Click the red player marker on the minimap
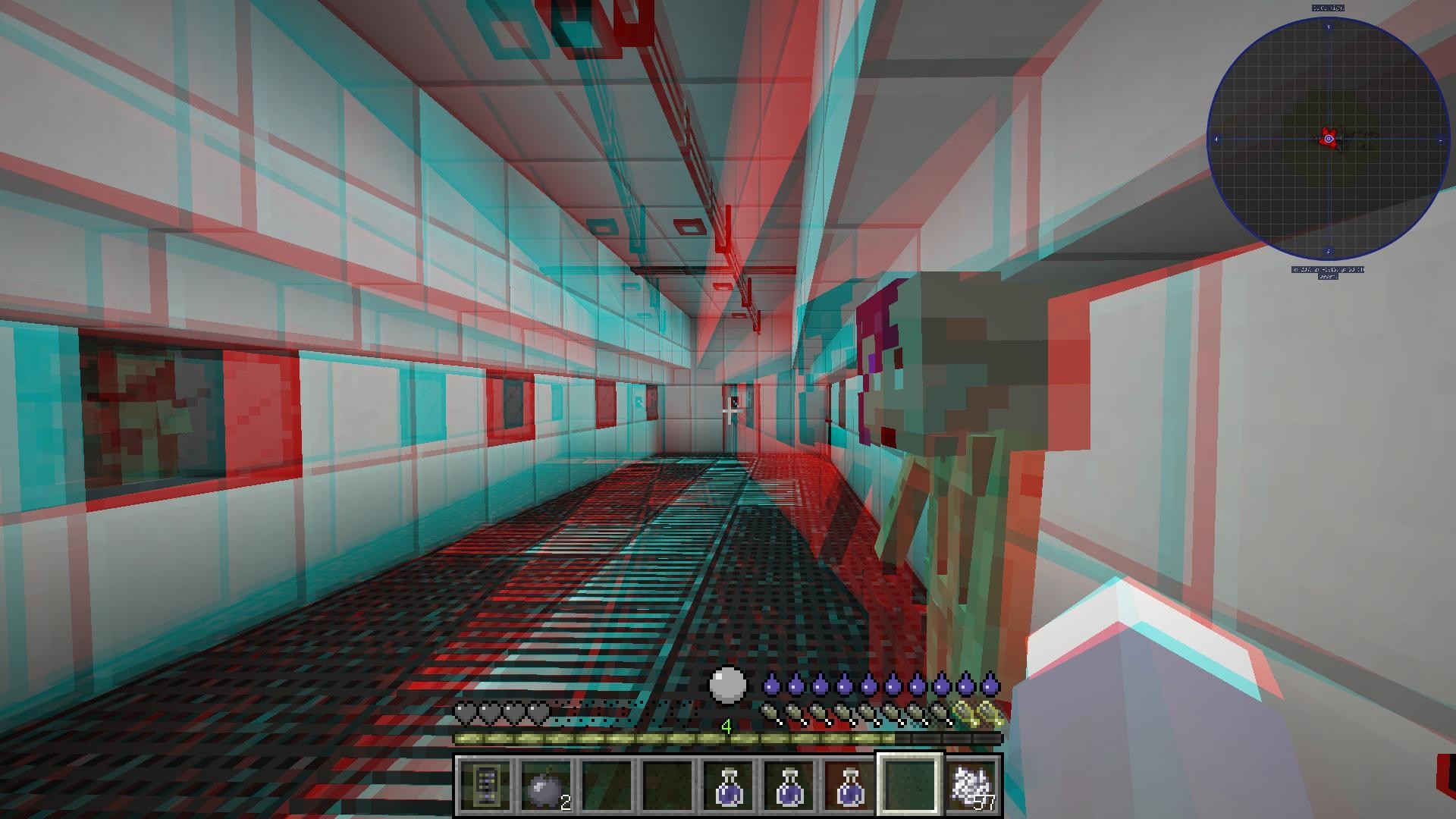Screen dimensions: 1456x819 (1329, 139)
